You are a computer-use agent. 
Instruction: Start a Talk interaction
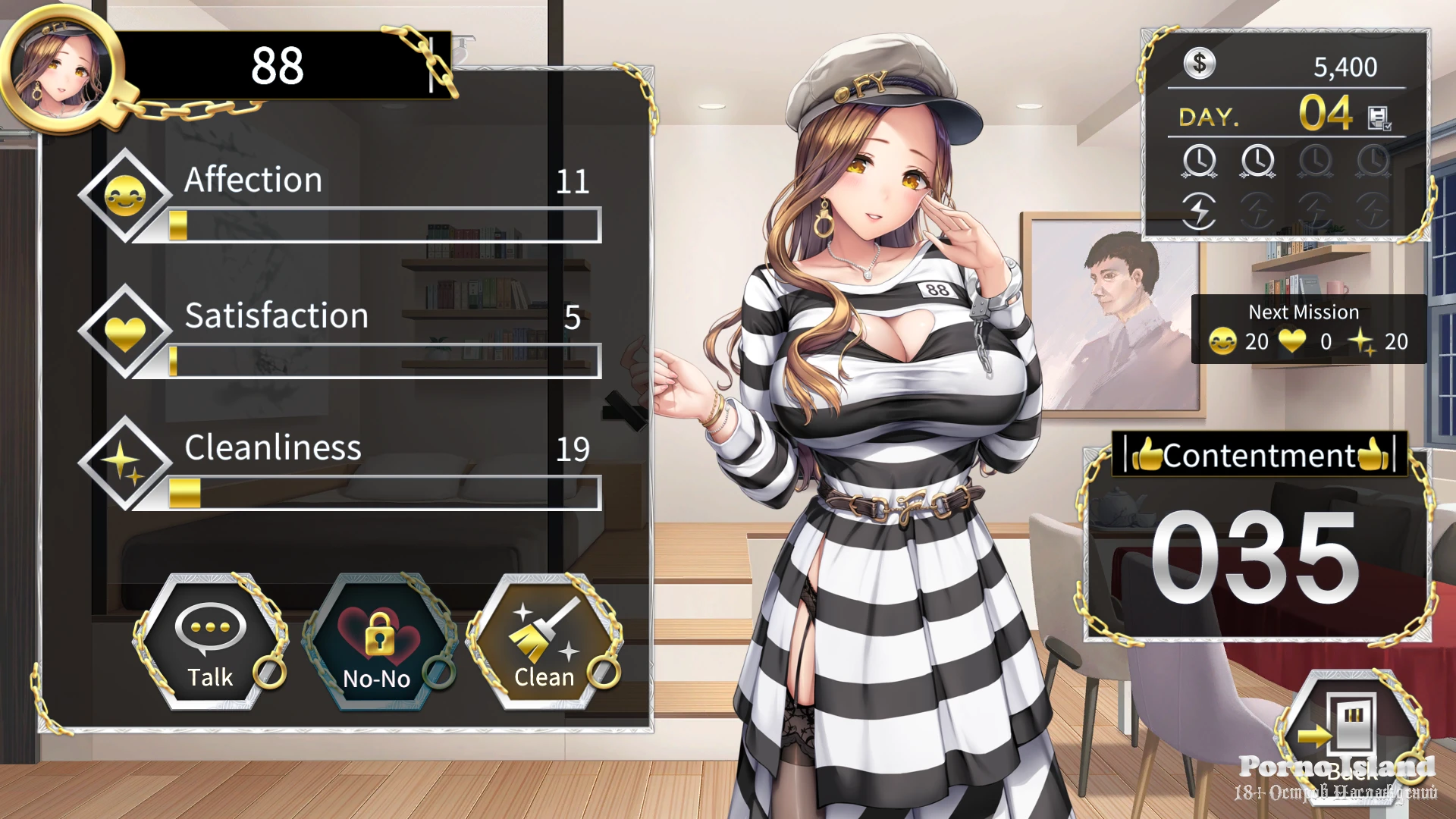[210, 642]
